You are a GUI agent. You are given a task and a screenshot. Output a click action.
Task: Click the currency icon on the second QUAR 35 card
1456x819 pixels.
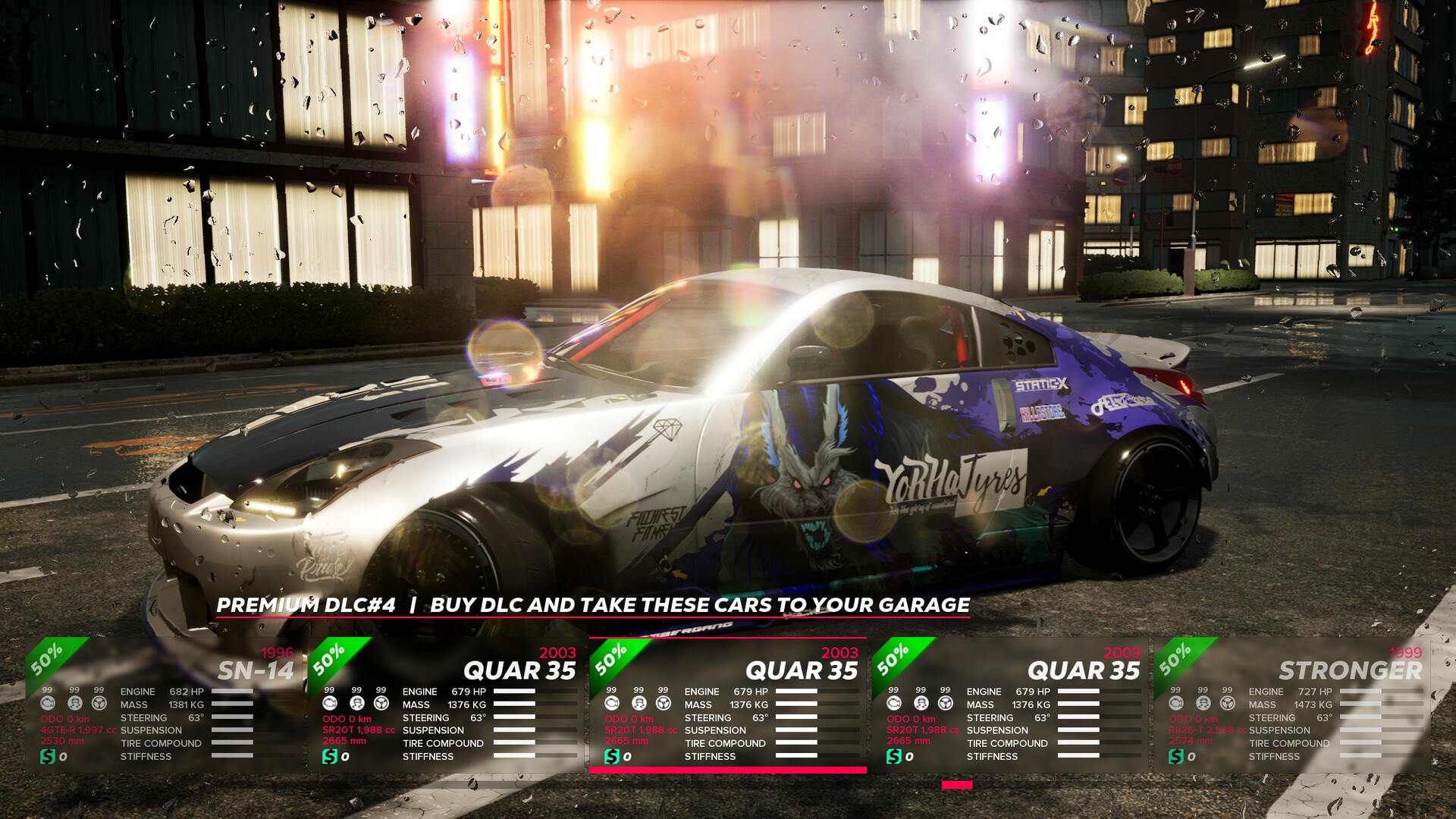click(328, 756)
